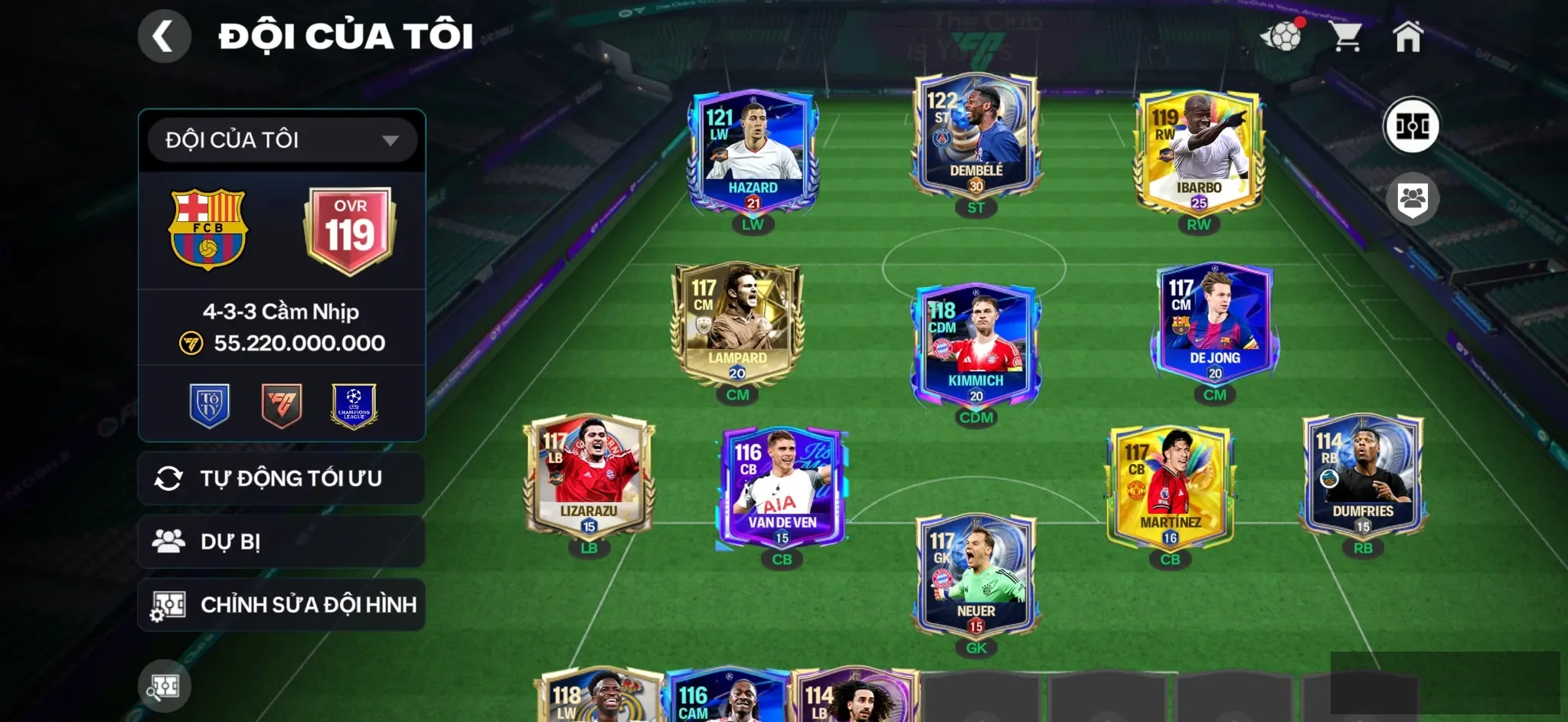Open DỰ BỊ substitutes menu

280,541
